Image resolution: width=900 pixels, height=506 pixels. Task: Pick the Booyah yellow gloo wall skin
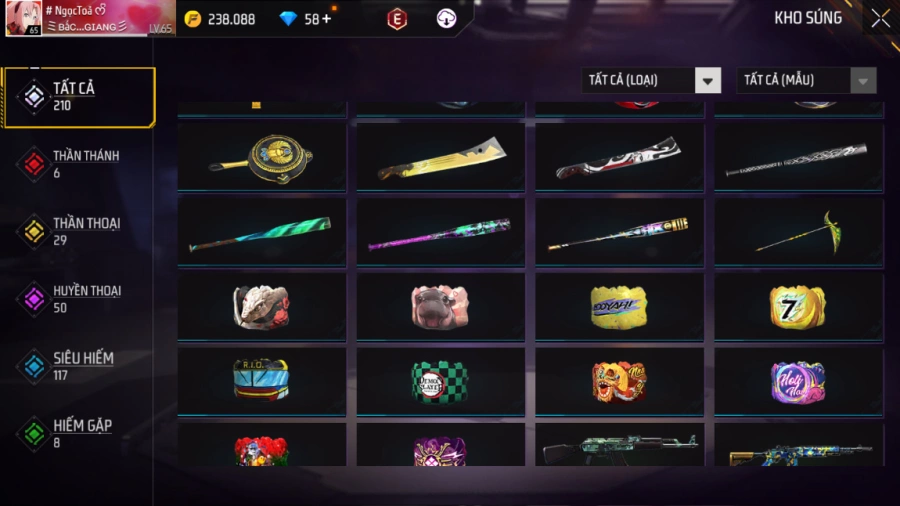coord(619,306)
